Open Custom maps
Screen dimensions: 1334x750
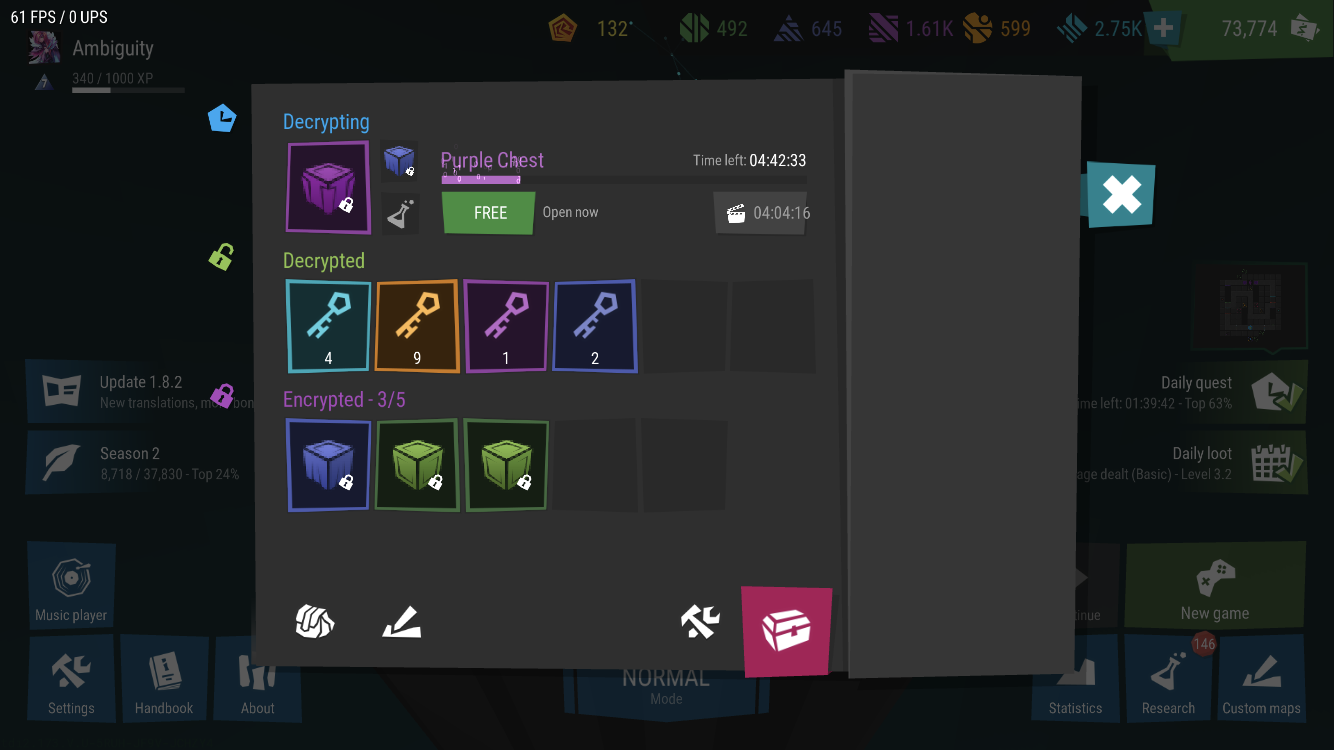tap(1261, 679)
